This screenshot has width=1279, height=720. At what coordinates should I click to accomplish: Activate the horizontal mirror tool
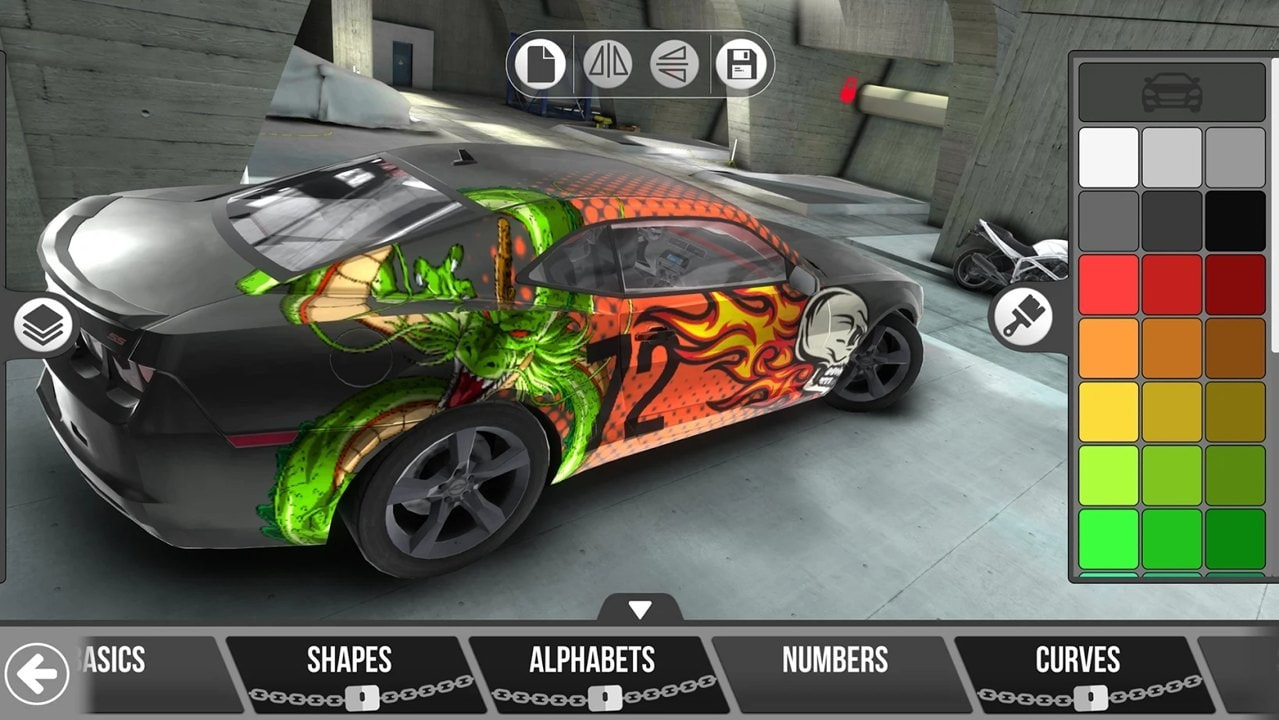[607, 65]
